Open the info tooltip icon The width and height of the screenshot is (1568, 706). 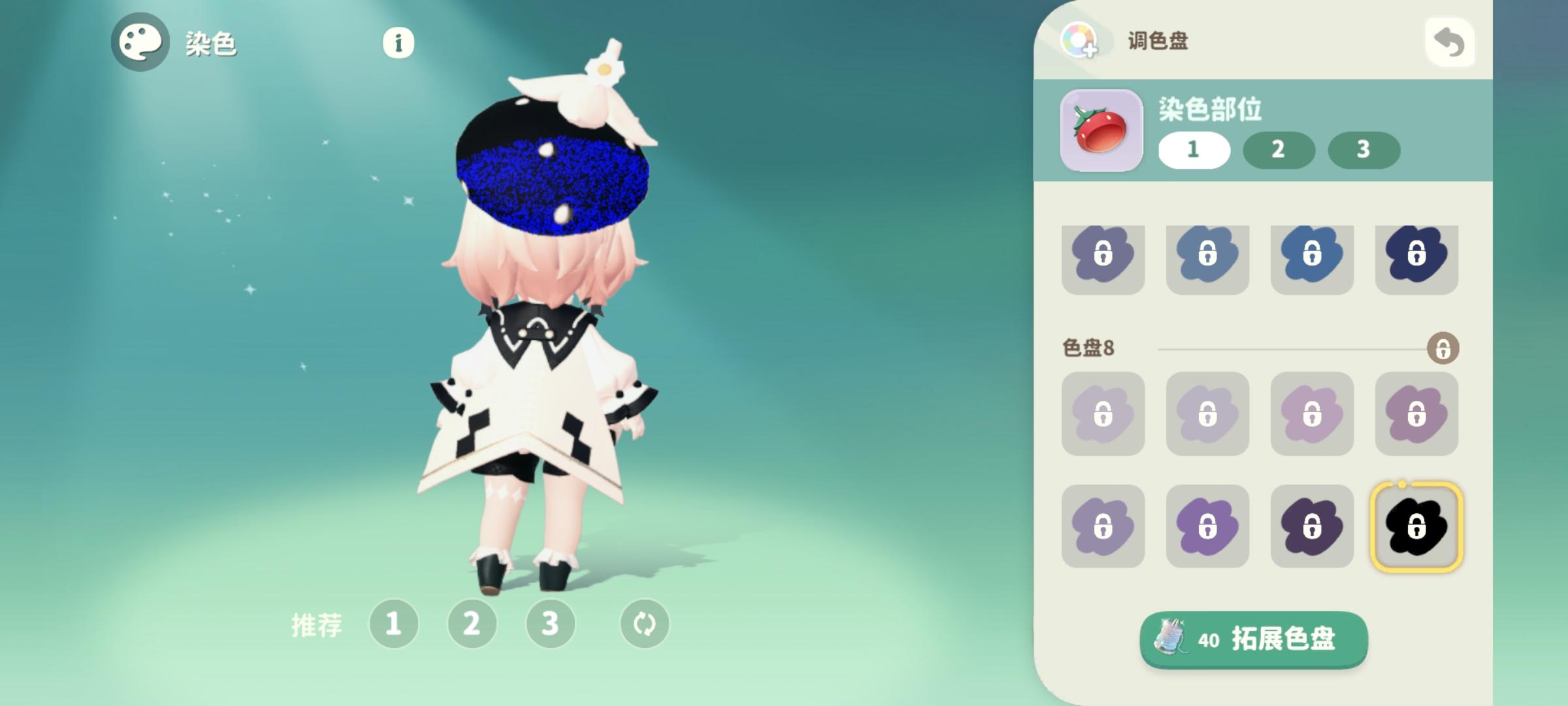tap(397, 44)
